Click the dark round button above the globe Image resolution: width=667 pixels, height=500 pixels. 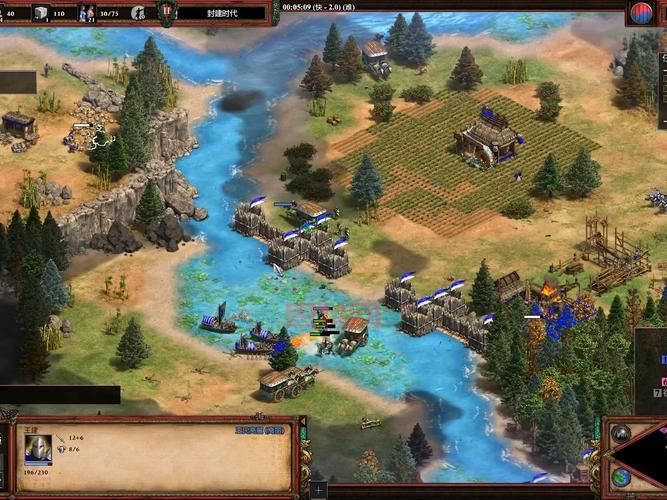621,434
